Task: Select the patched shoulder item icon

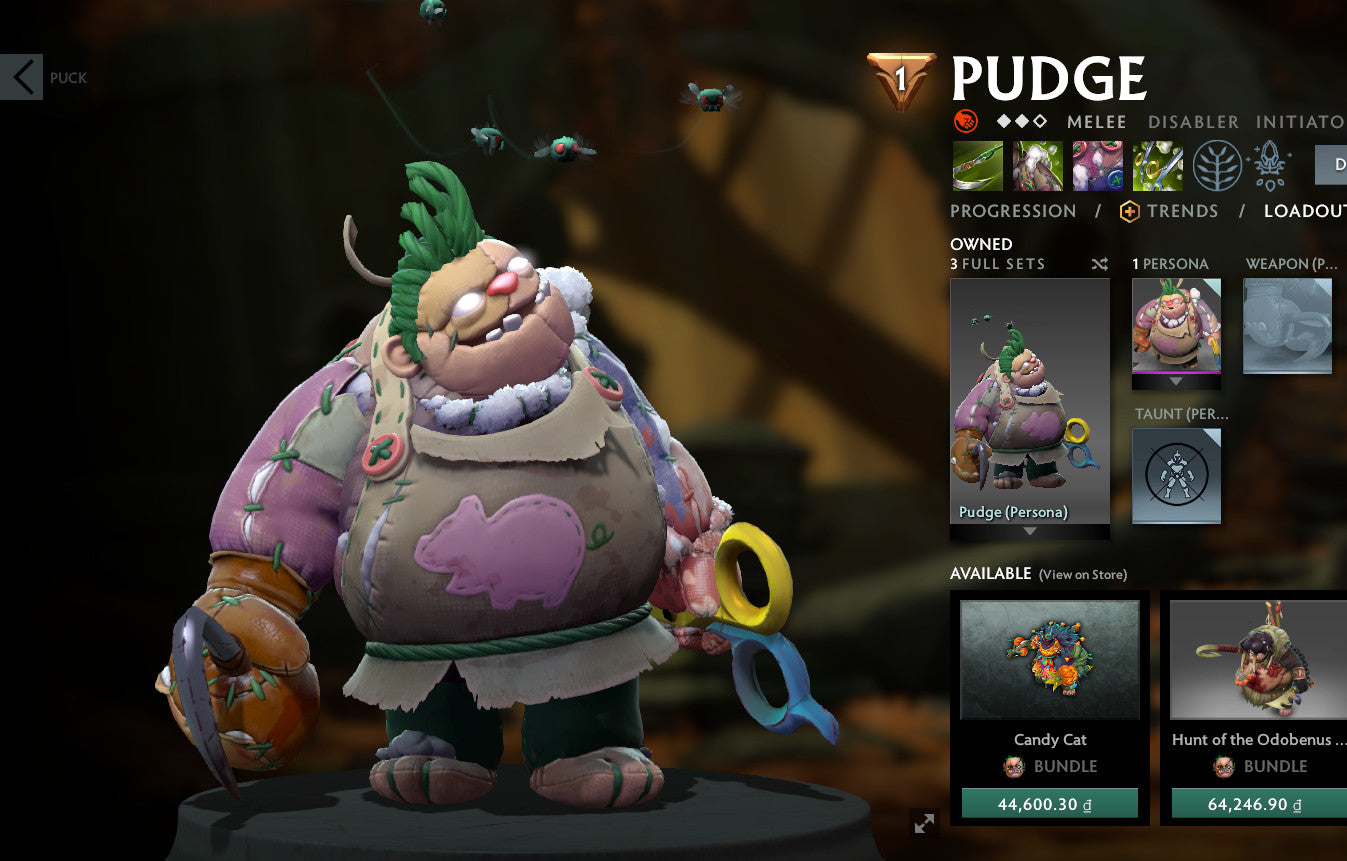Action: click(x=1037, y=165)
